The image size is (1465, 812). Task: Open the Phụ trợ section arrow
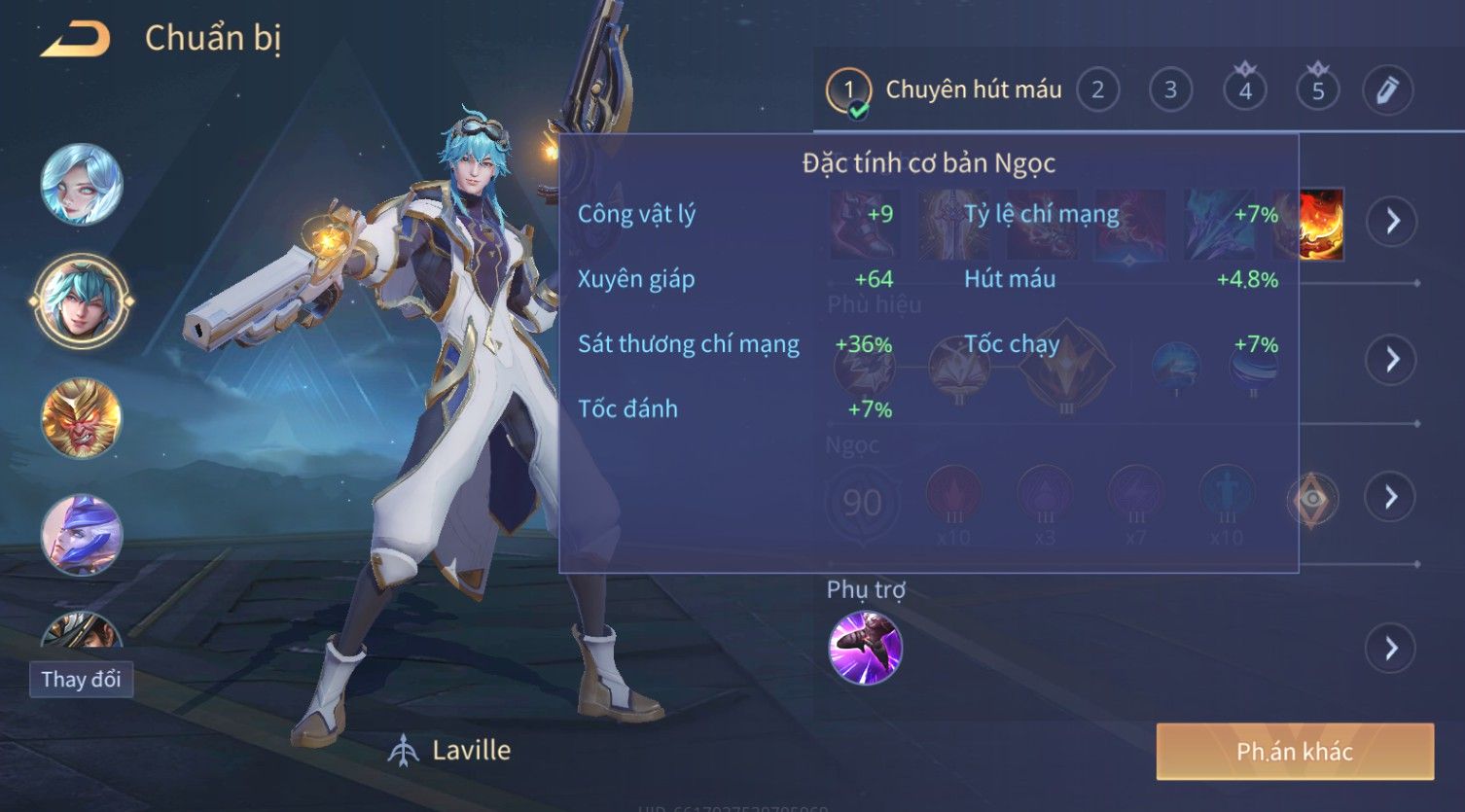pos(1391,648)
